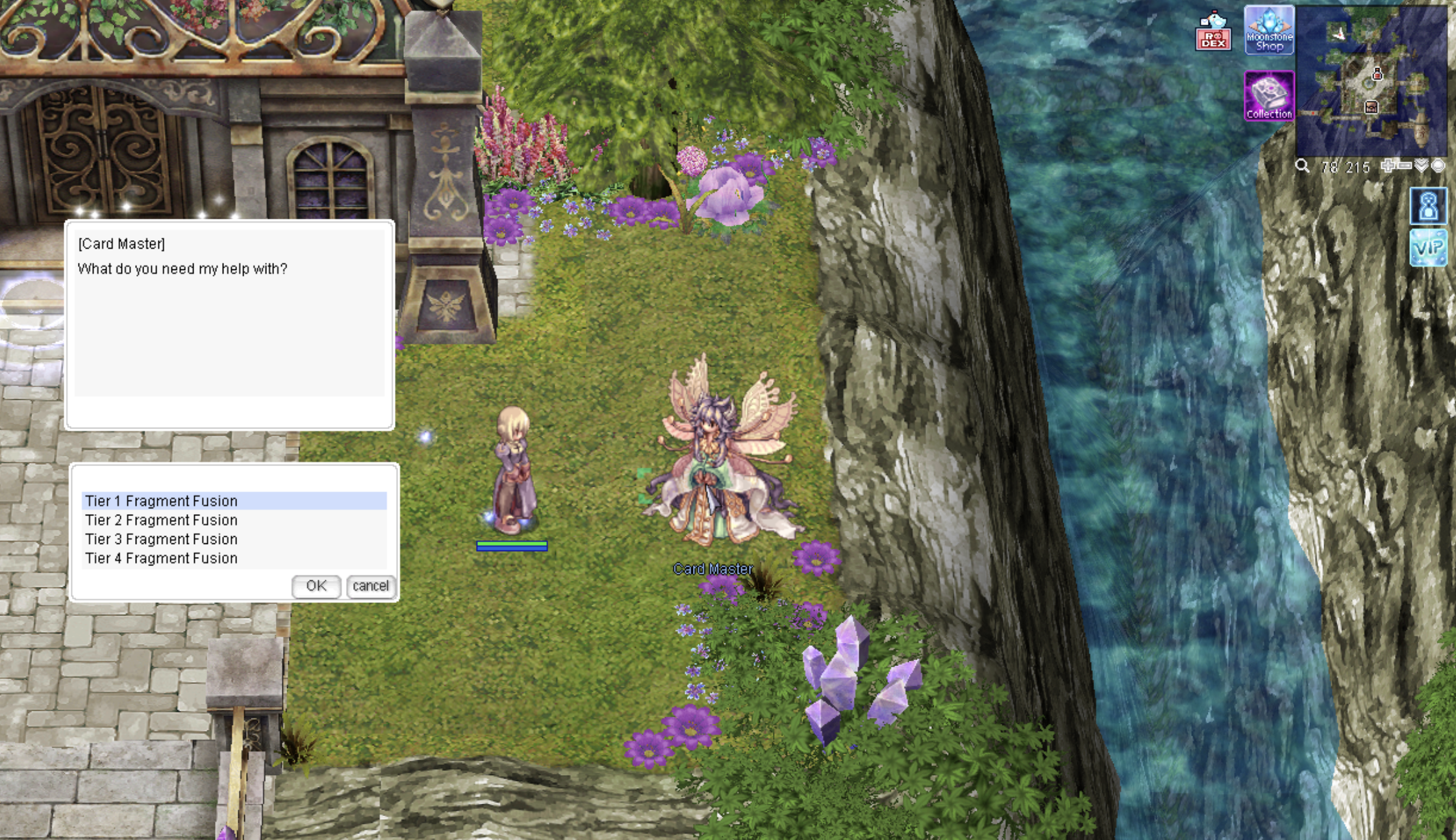
Task: Zoom out the minimap with minus
Action: (1404, 166)
